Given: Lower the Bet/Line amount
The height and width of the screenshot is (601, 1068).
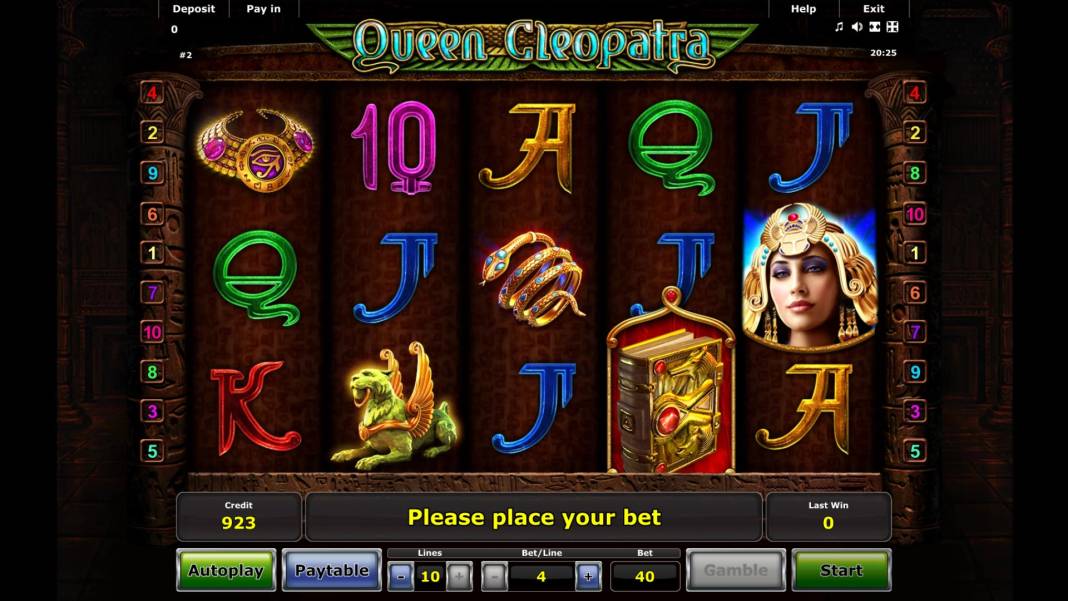Looking at the screenshot, I should coord(494,576).
